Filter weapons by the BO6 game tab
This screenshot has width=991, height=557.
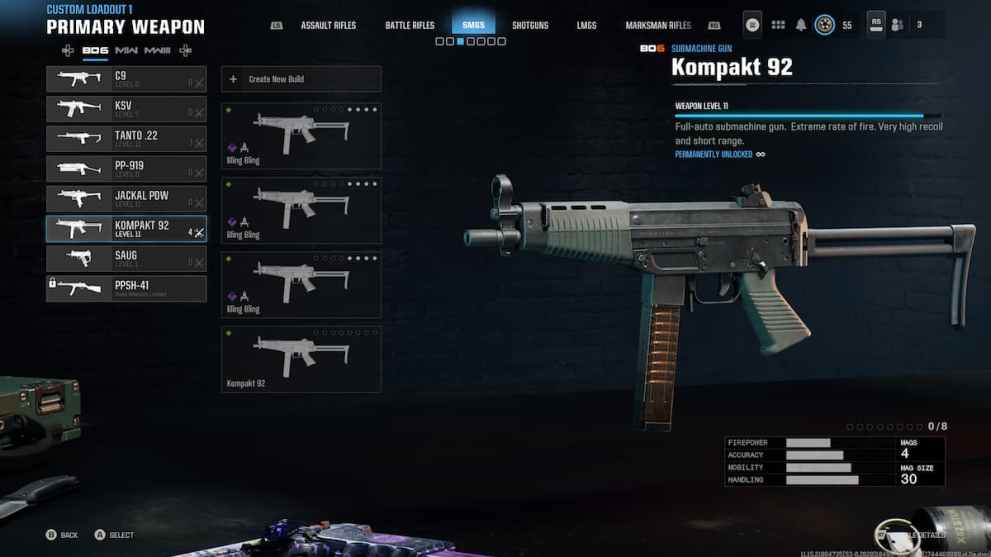pyautogui.click(x=95, y=50)
